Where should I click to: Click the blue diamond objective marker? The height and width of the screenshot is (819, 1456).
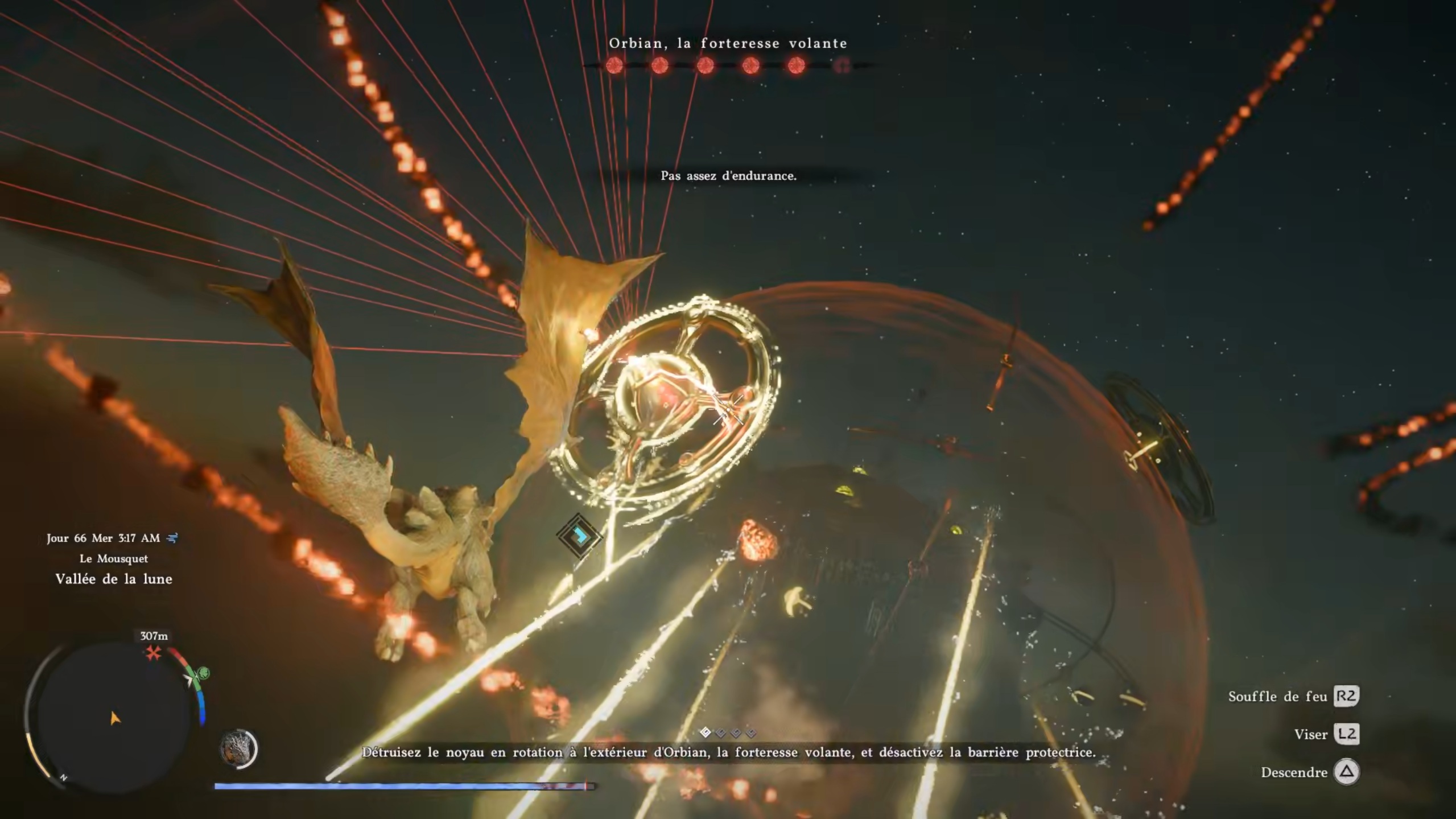pos(579,536)
